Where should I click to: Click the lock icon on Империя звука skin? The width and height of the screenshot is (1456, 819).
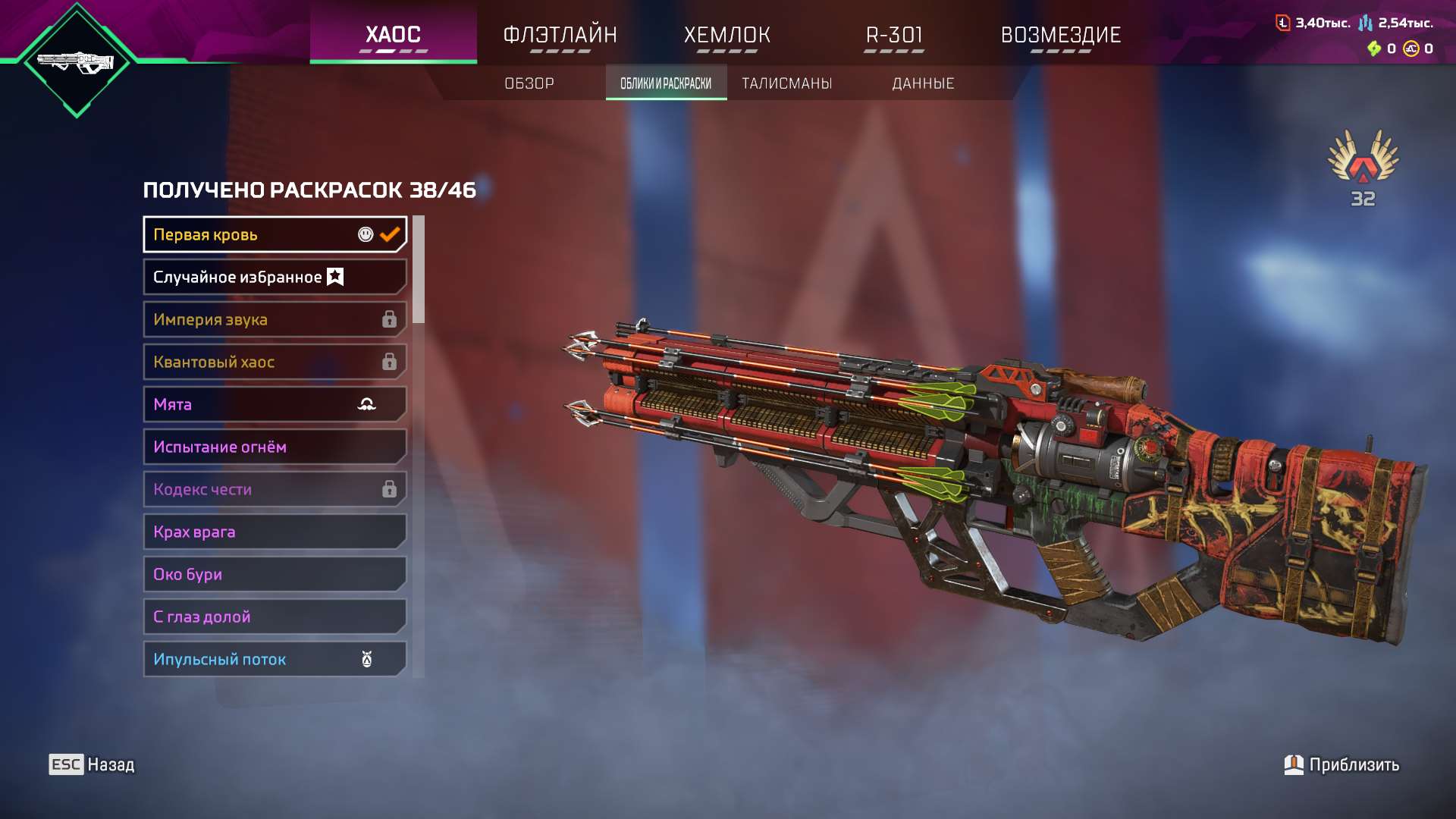[x=390, y=319]
